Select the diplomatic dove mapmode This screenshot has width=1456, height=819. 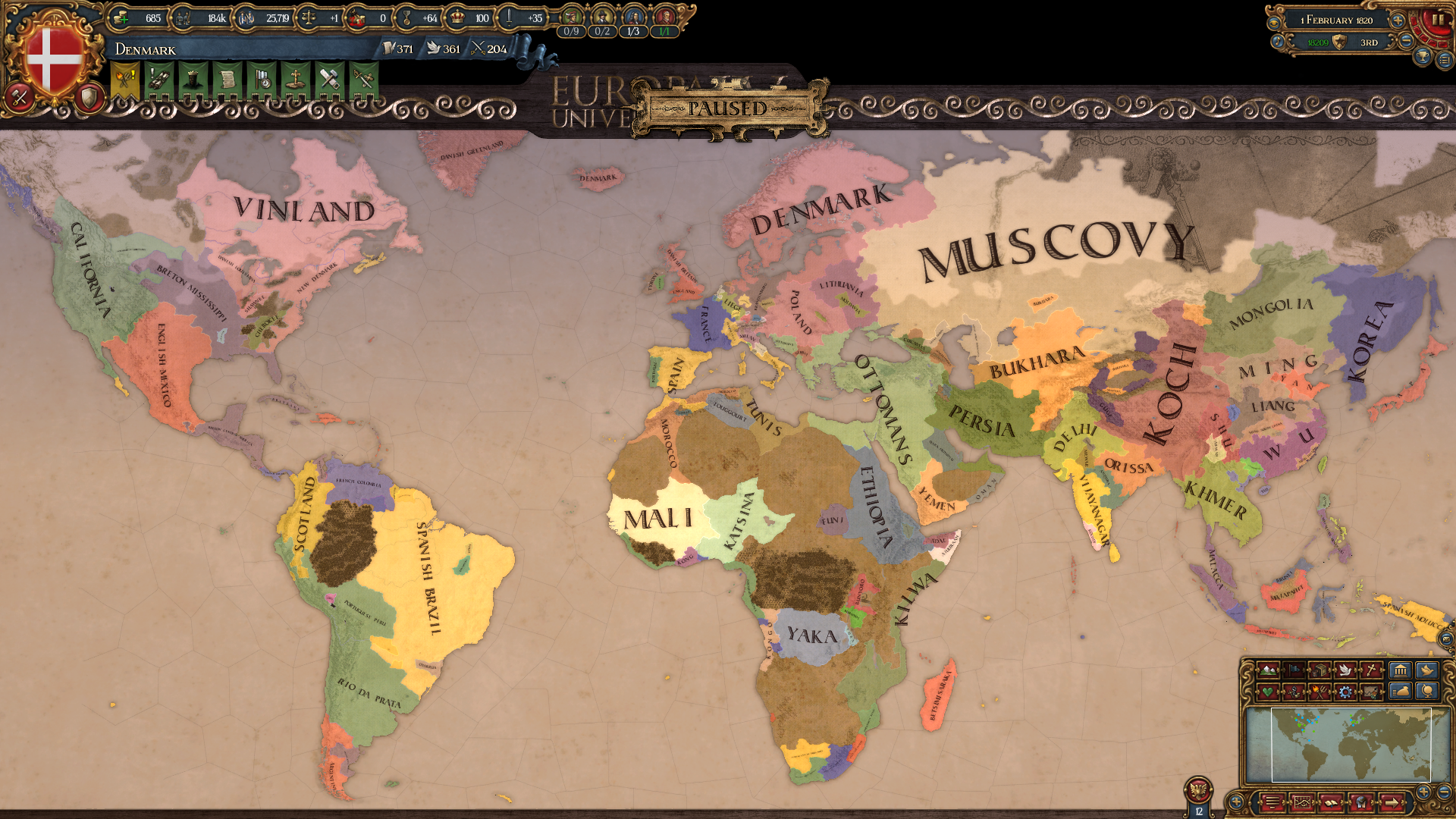(x=1345, y=670)
